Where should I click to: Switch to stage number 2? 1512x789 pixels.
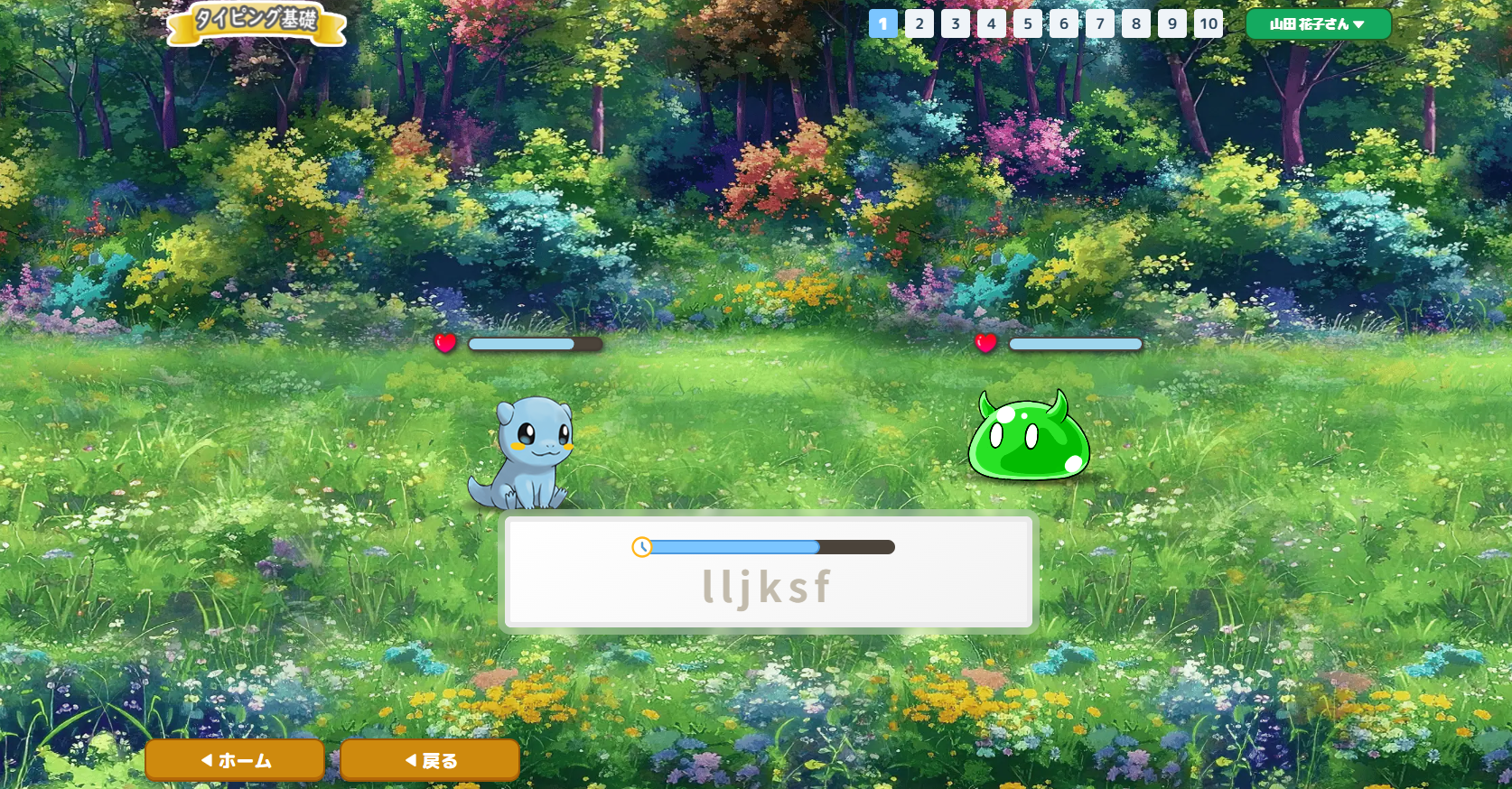click(x=919, y=24)
